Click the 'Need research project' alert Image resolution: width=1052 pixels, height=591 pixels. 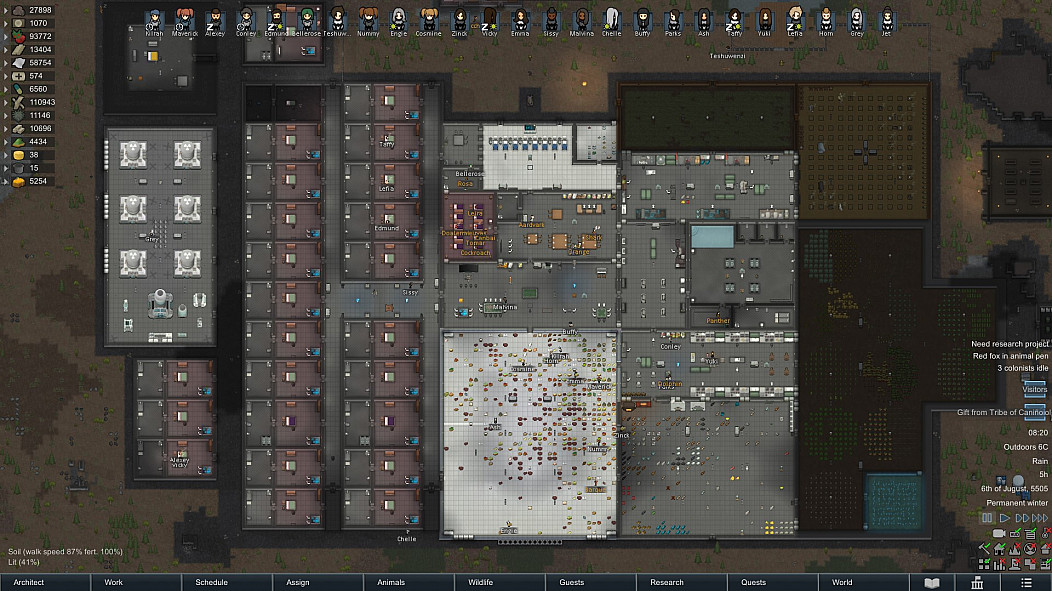click(1009, 344)
